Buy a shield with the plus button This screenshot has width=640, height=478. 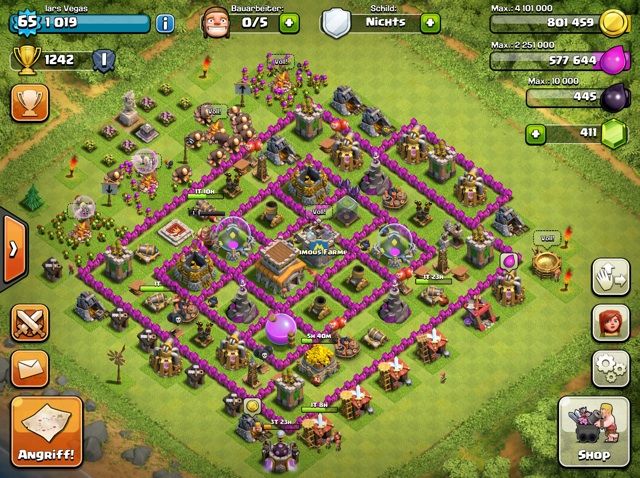pos(430,22)
